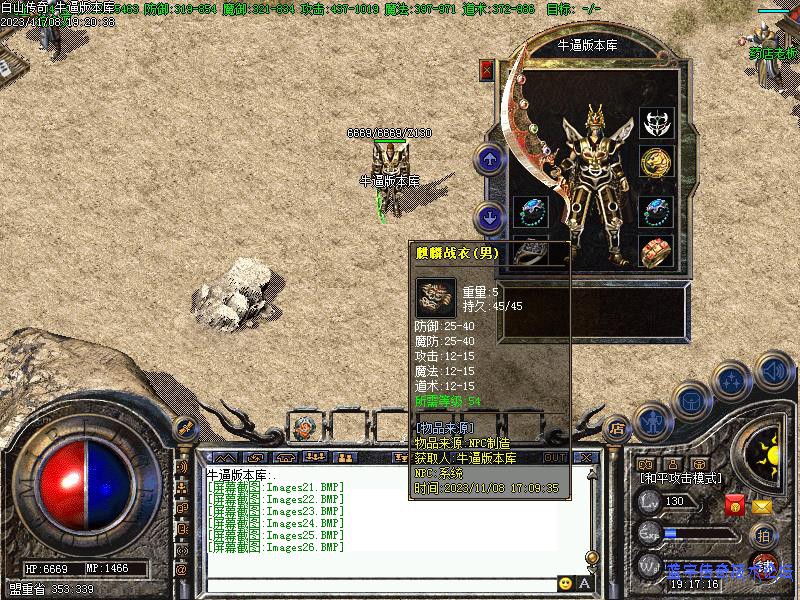The width and height of the screenshot is (800, 600).
Task: Click the up arrow on equipment panel
Action: tap(490, 158)
